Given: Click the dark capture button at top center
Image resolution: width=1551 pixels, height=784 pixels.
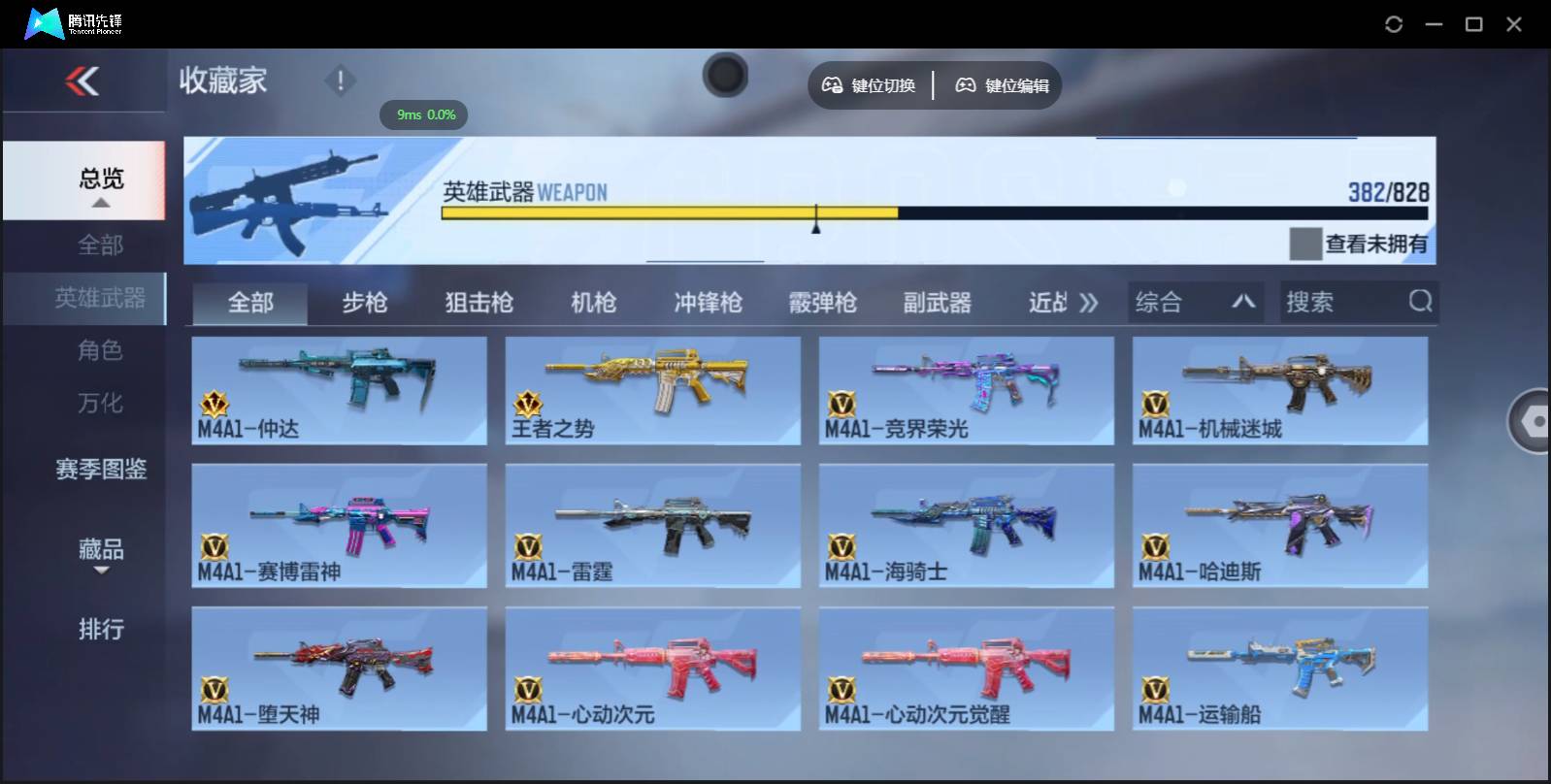Looking at the screenshot, I should 725,75.
